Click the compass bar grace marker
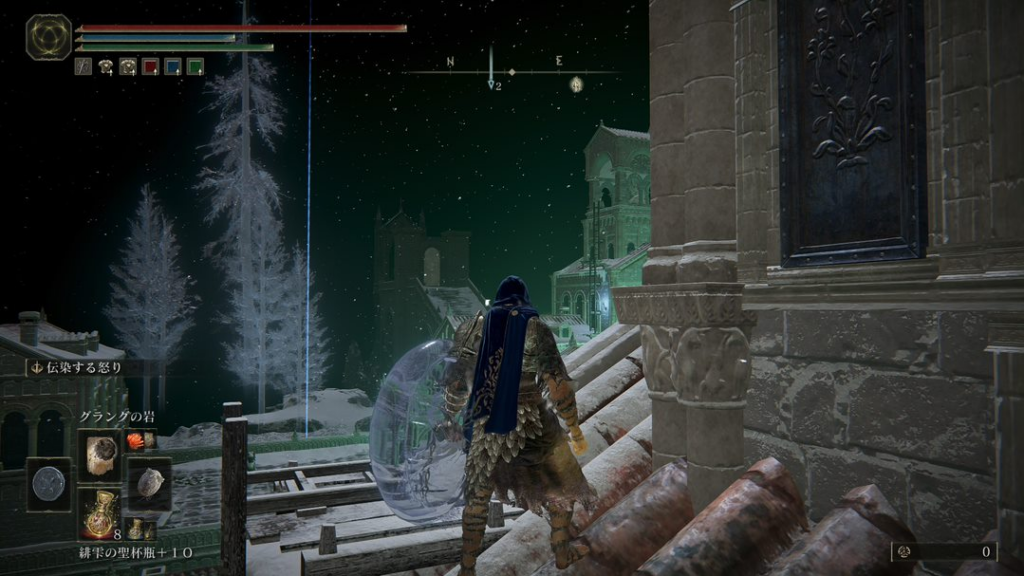This screenshot has width=1024, height=576. (x=577, y=84)
